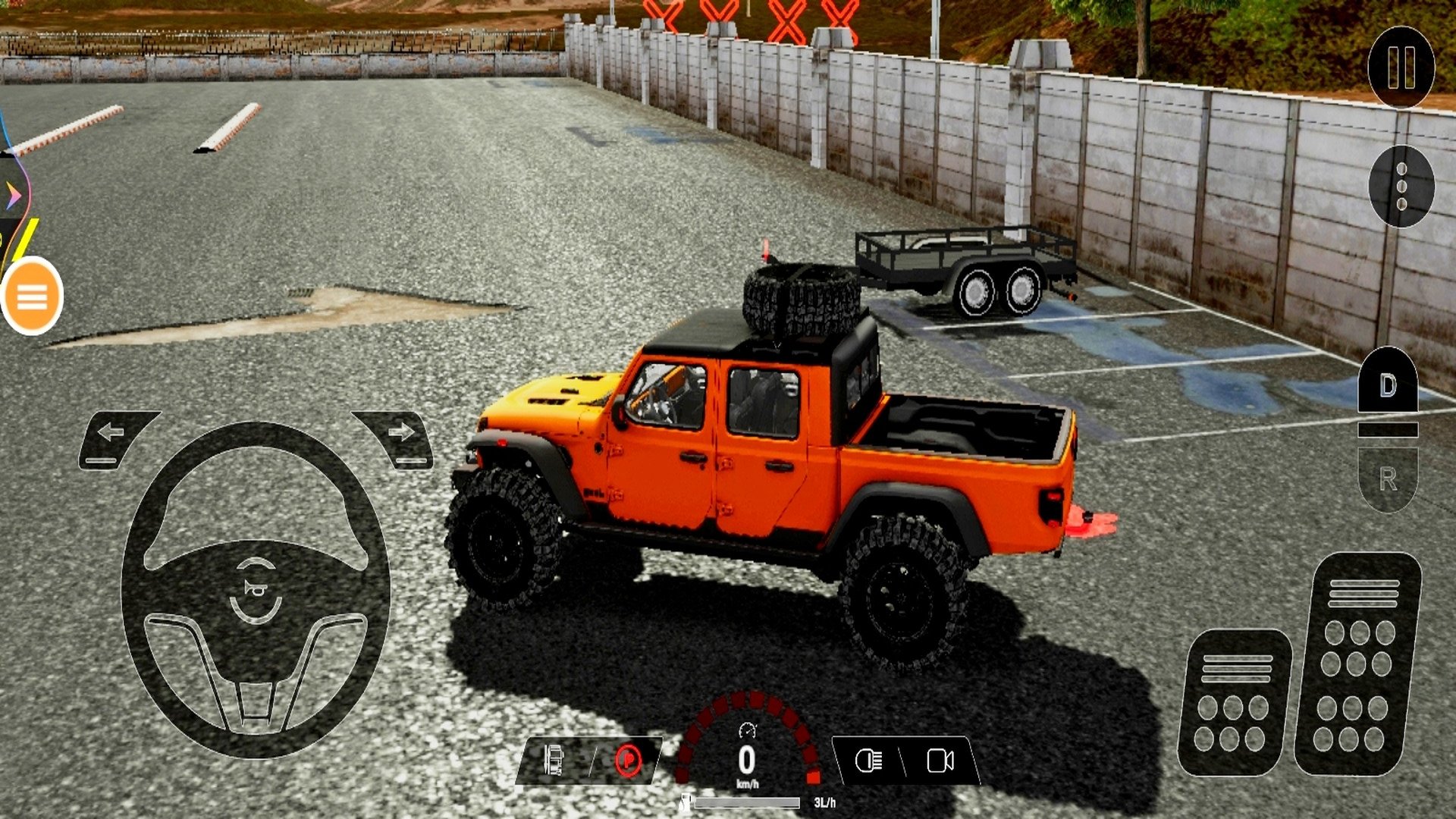
Task: Shift into Drive with the D button
Action: (x=1387, y=385)
